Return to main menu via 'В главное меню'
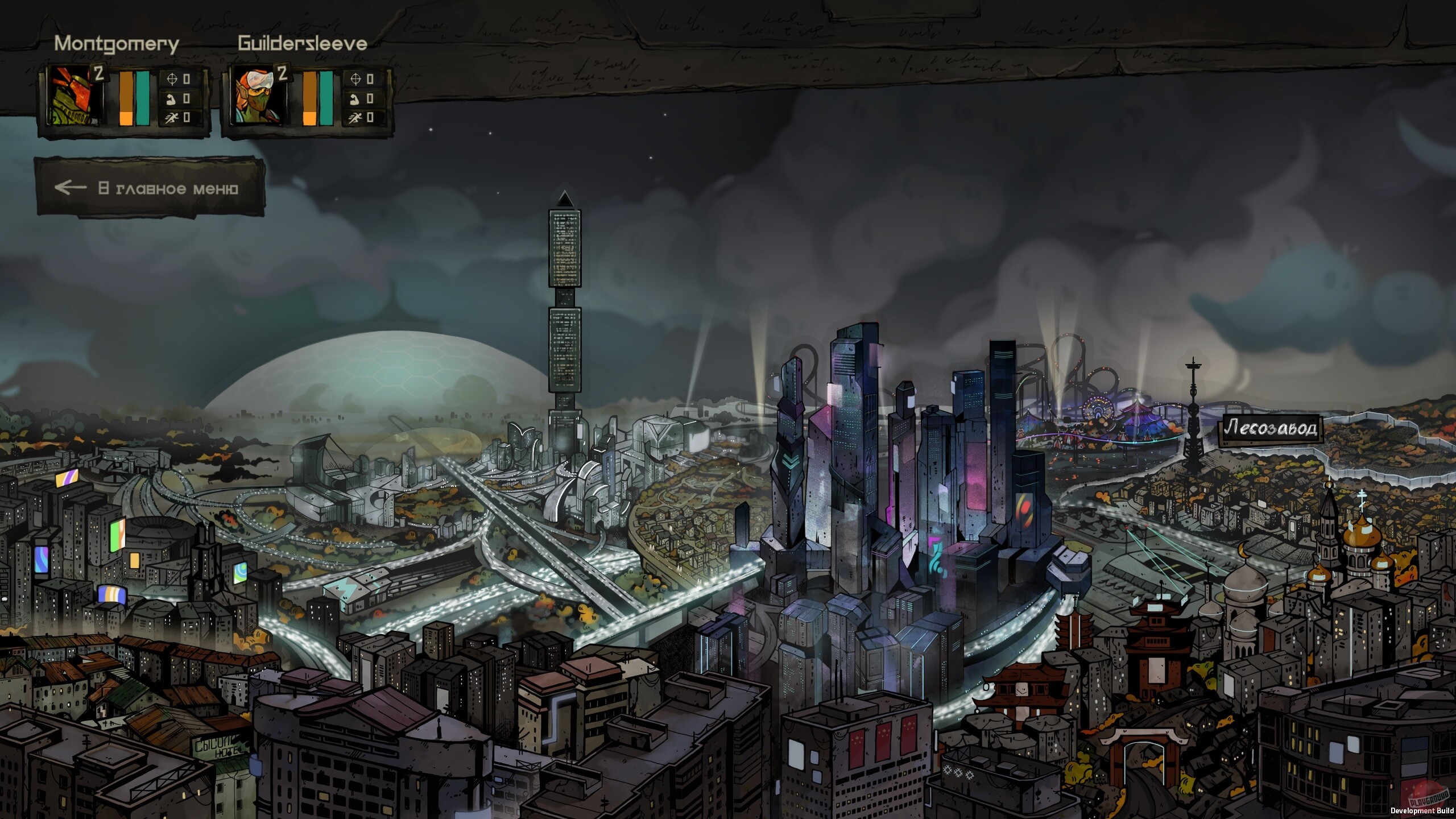Screen dimensions: 1456x819 coord(151,188)
